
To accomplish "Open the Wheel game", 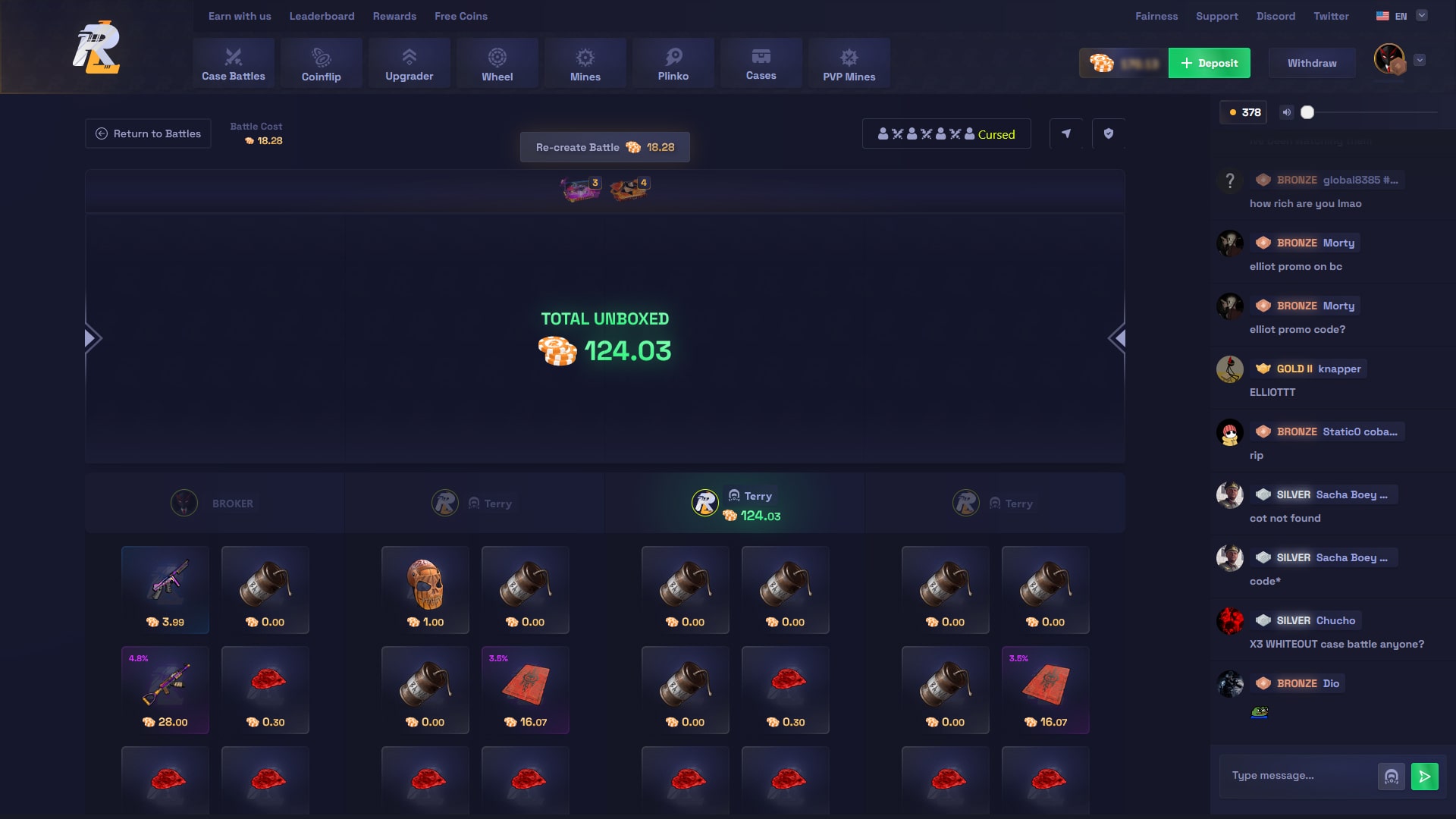I will click(x=497, y=63).
